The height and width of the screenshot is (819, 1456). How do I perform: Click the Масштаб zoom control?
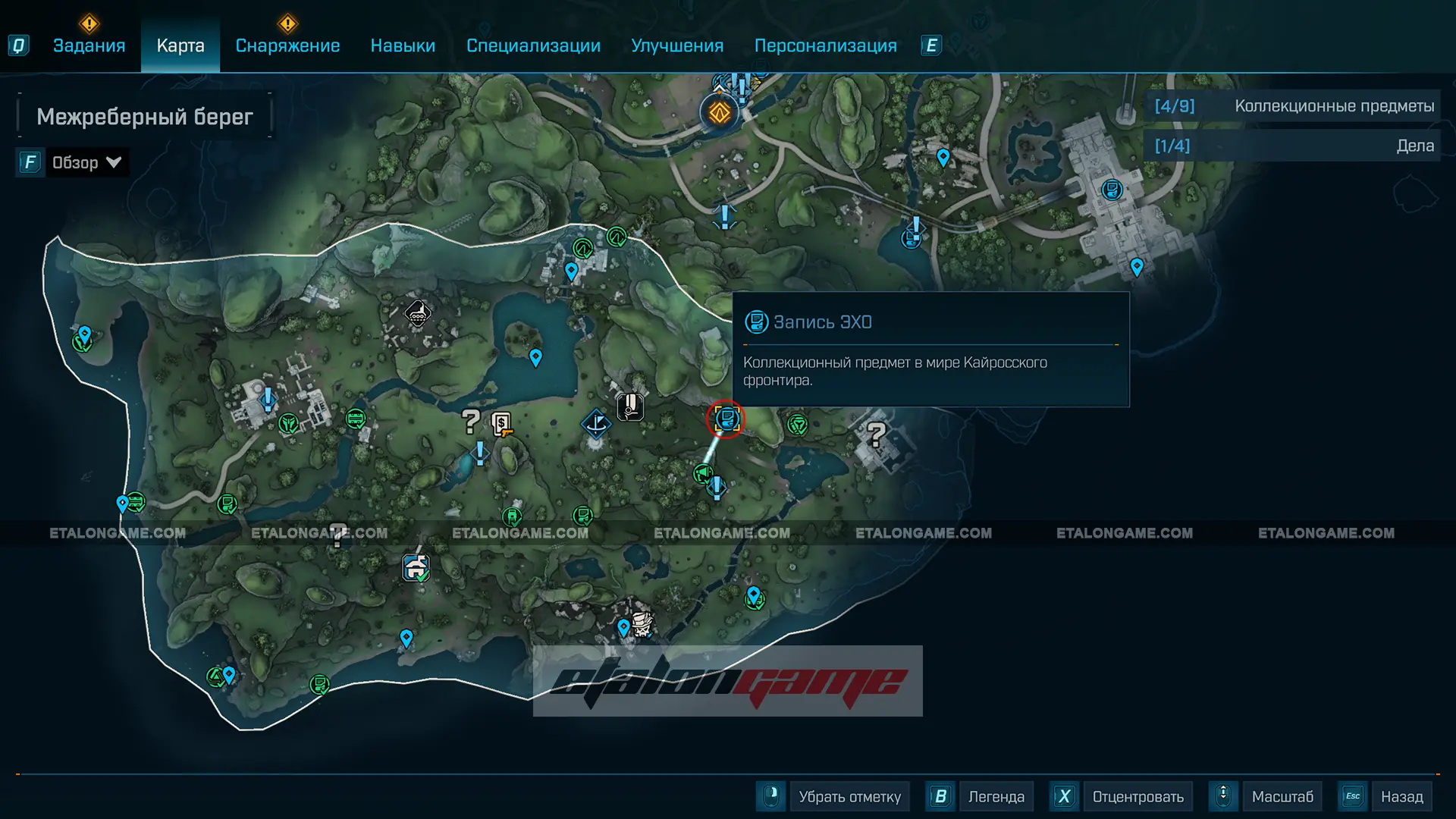[x=1282, y=796]
